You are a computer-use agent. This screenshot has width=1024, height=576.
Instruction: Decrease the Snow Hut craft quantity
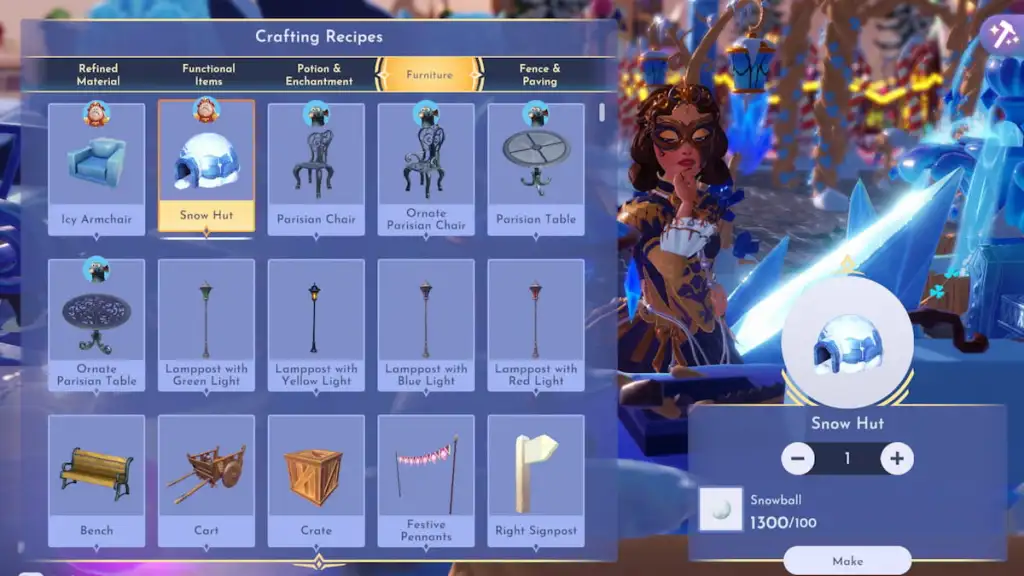(798, 459)
